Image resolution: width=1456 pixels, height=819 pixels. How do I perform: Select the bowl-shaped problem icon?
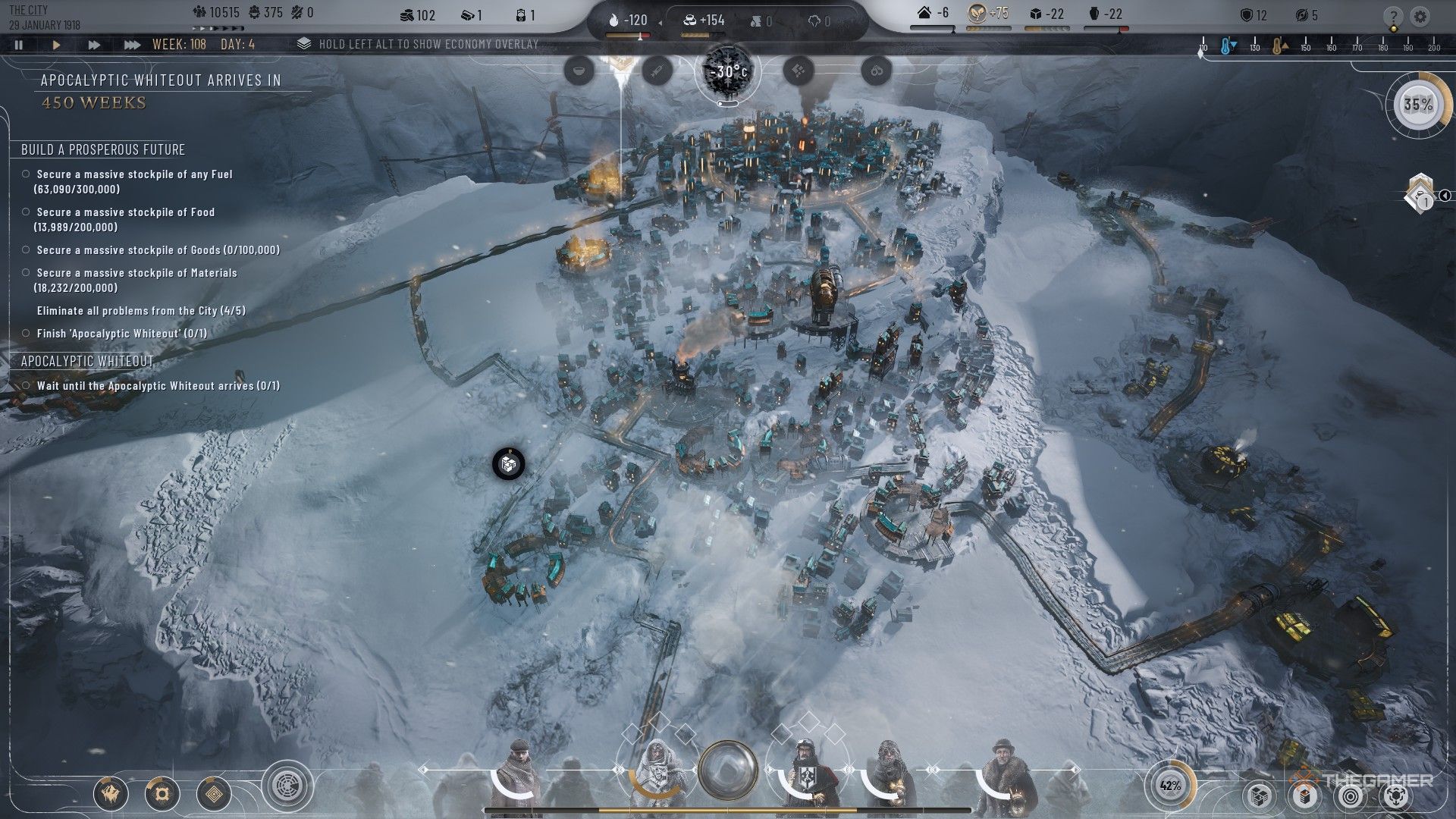pos(580,71)
